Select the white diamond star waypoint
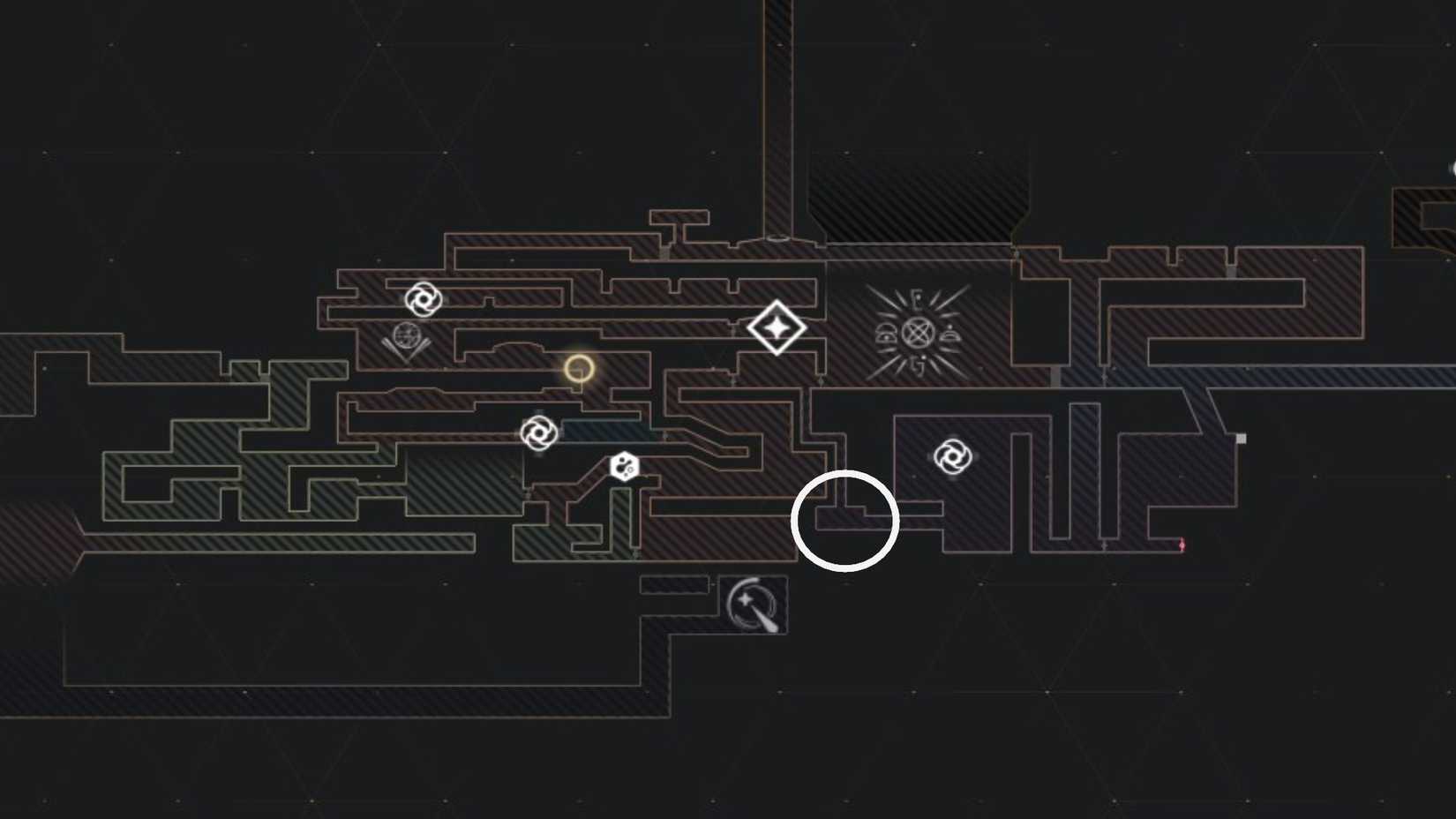Screen dimensions: 1456x819 point(777,328)
